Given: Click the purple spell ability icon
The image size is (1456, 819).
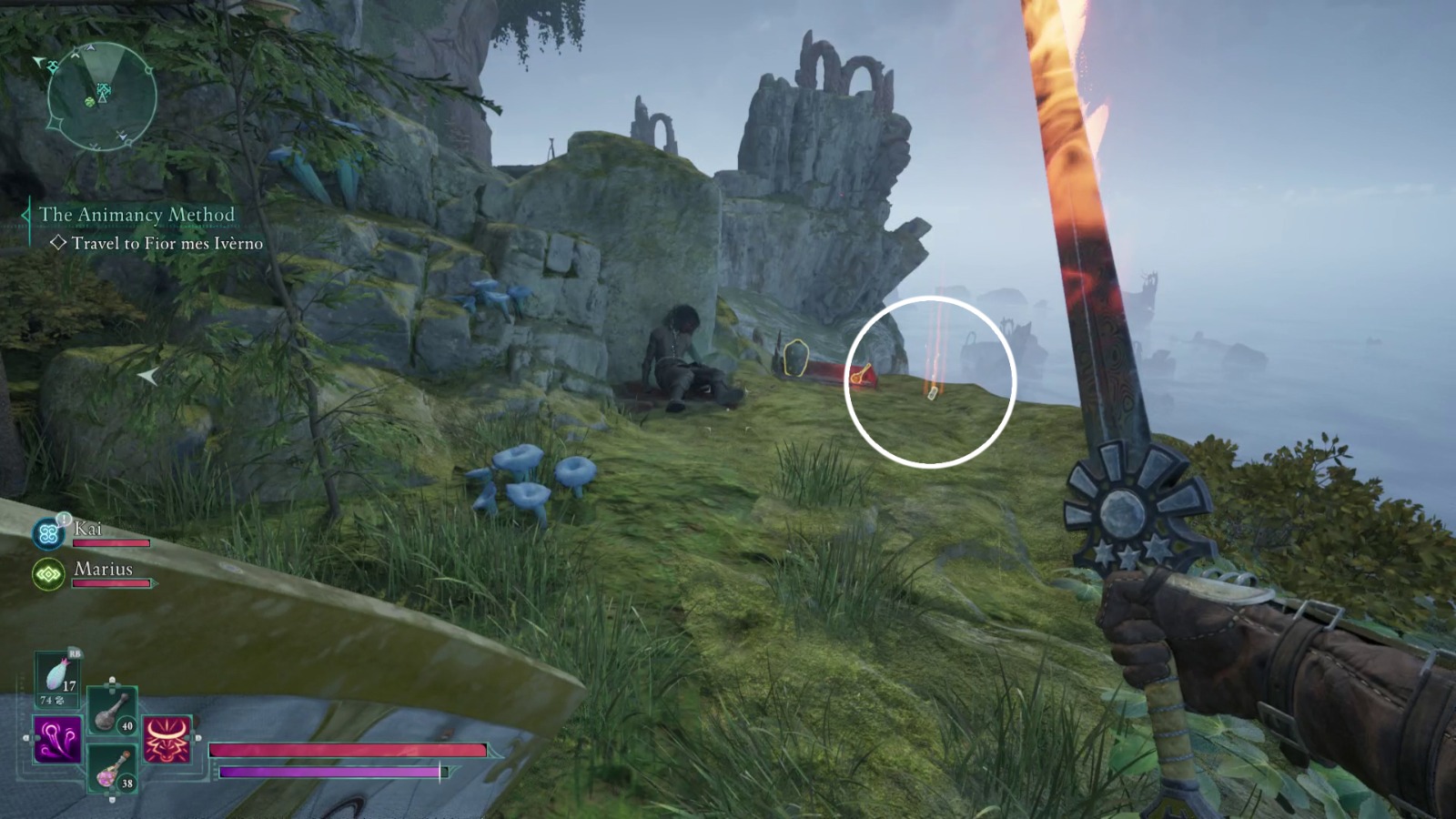Looking at the screenshot, I should [56, 740].
